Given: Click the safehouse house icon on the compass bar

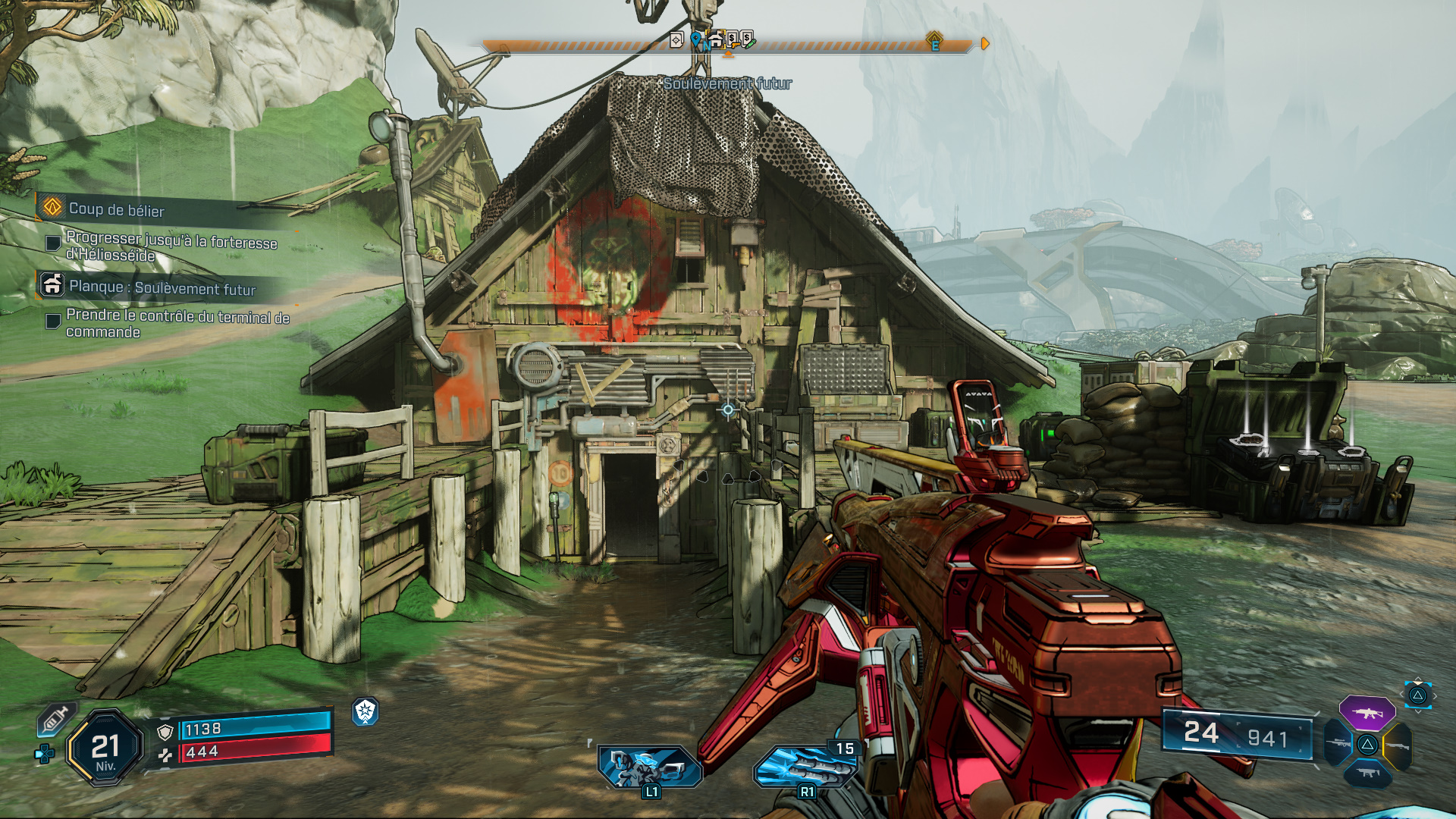Looking at the screenshot, I should point(717,39).
